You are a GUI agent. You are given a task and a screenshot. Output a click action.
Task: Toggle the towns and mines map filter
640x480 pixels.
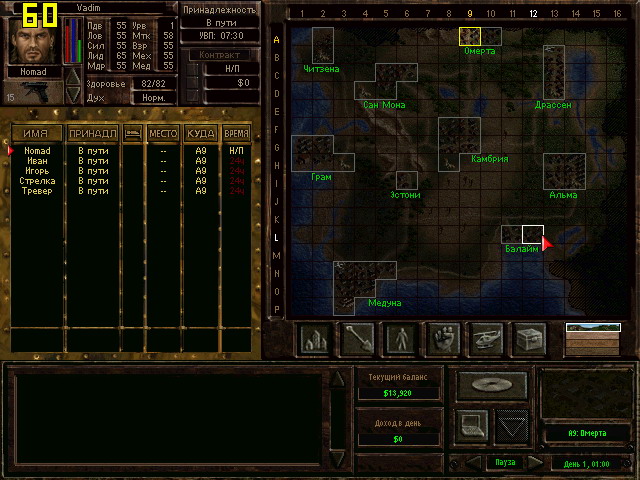tap(316, 340)
